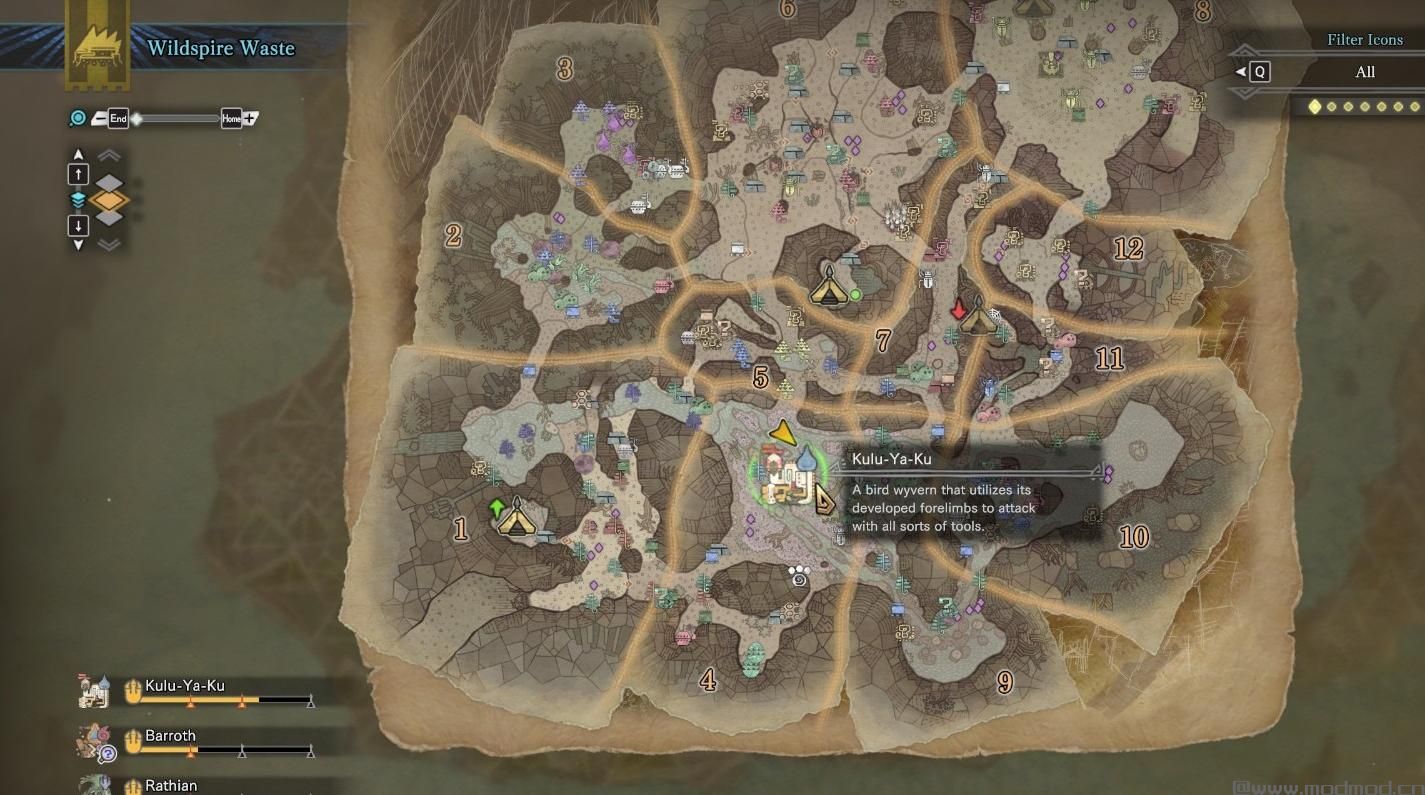This screenshot has height=795, width=1425.
Task: Choose Barroth from the monster list
Action: 170,736
